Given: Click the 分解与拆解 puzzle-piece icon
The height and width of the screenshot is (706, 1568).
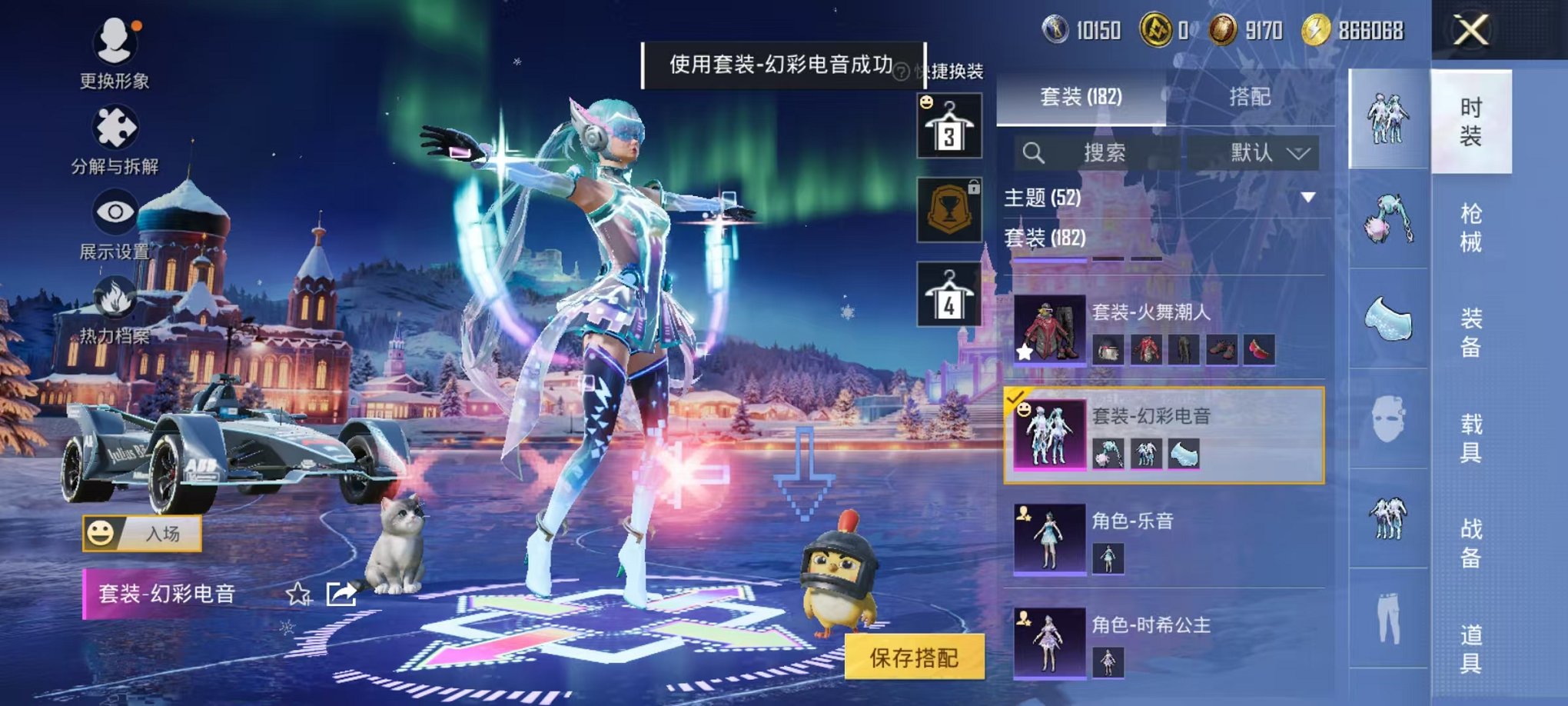Looking at the screenshot, I should tap(113, 123).
